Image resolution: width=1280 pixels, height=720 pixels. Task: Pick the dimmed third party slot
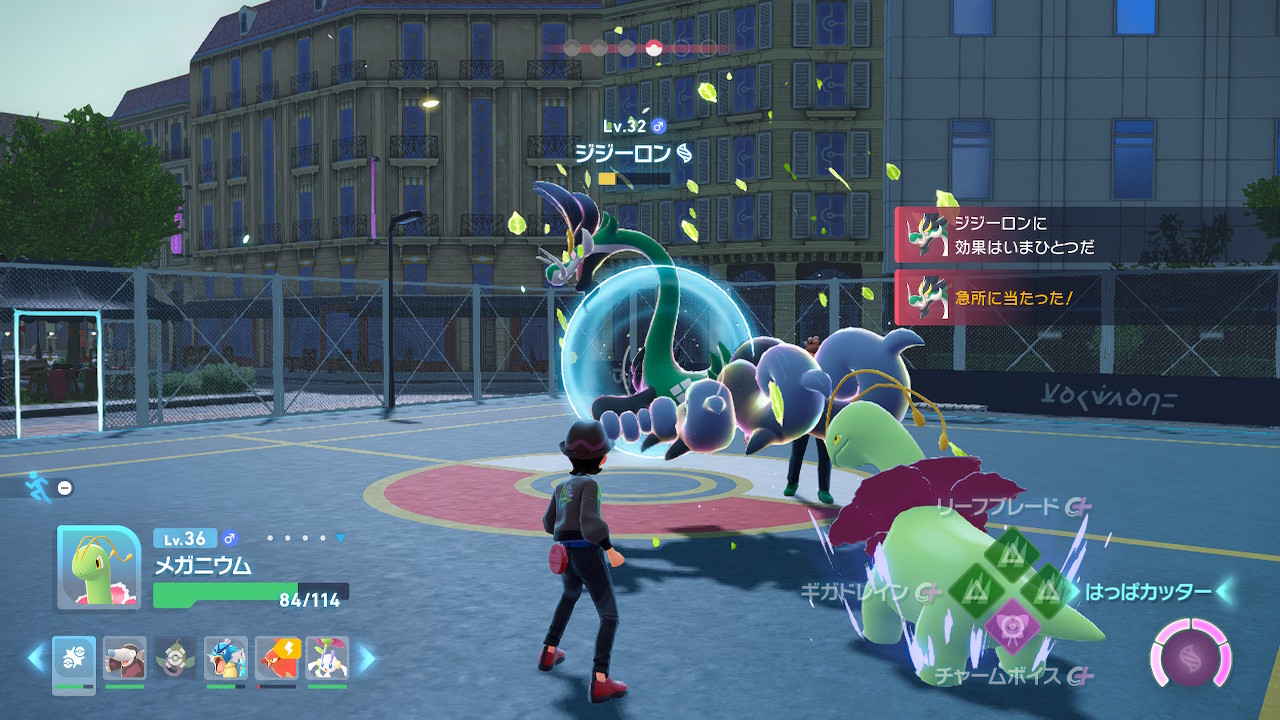coord(176,660)
